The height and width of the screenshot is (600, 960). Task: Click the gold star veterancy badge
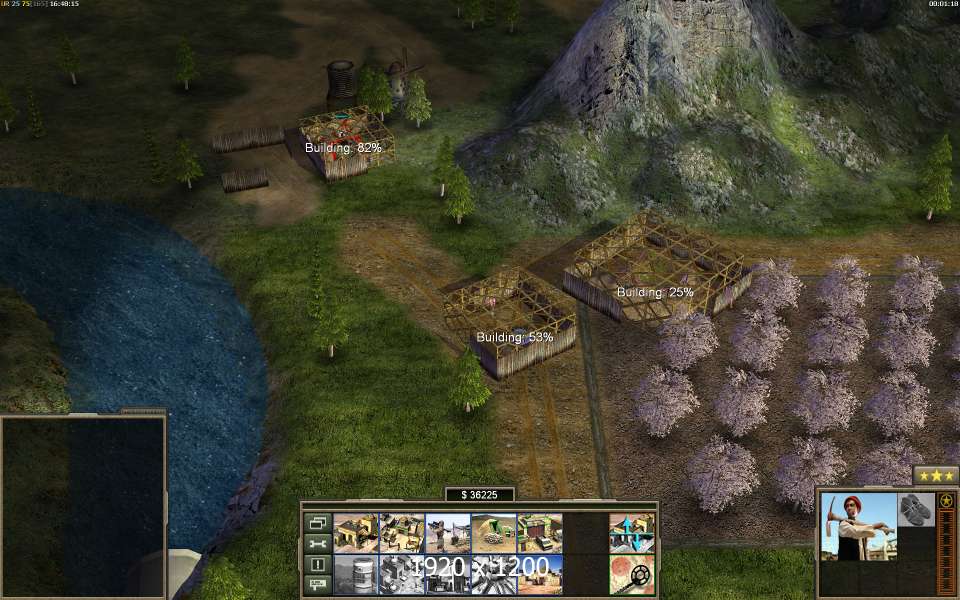[945, 501]
